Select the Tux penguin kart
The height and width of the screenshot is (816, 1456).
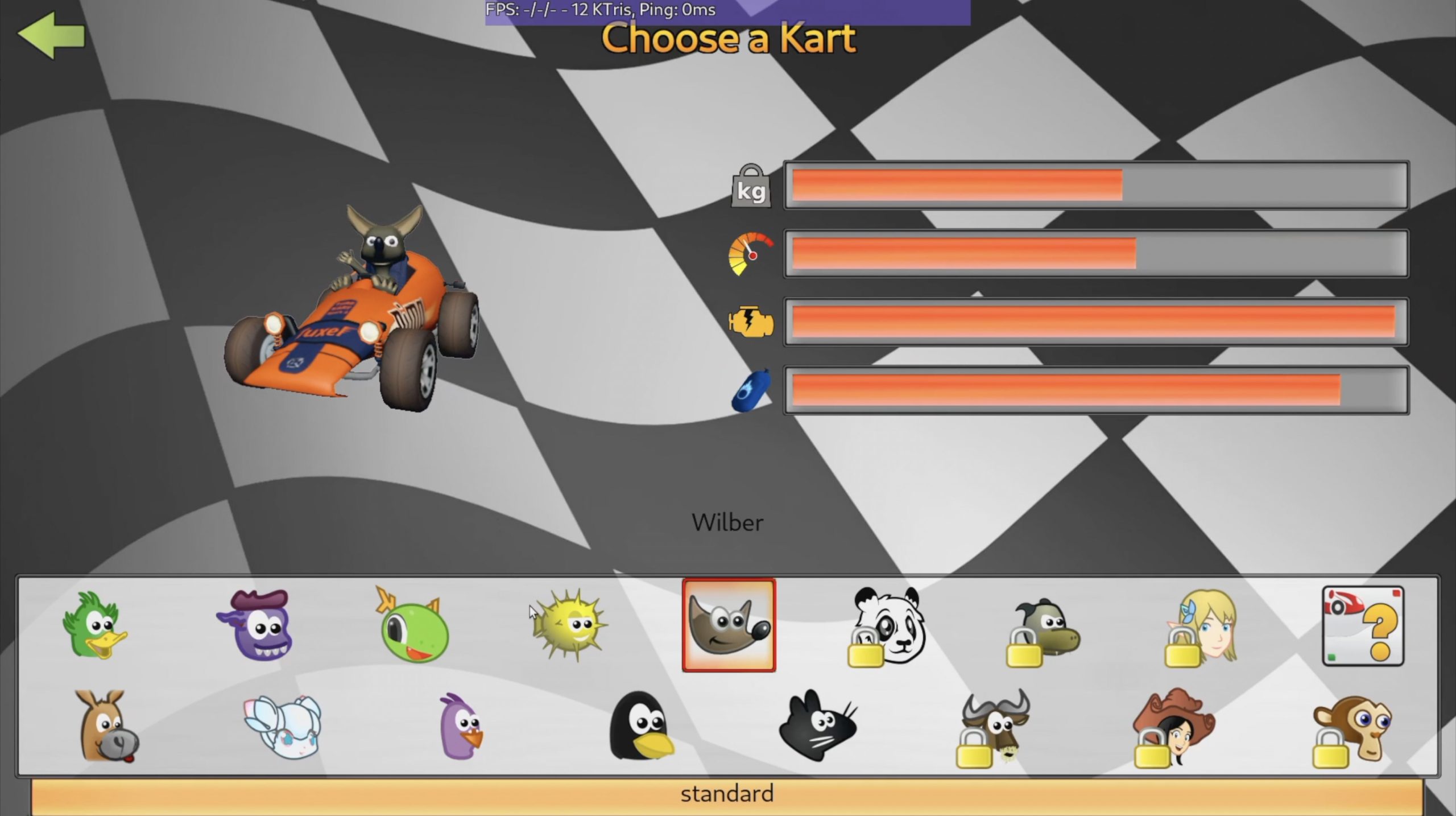pyautogui.click(x=640, y=727)
